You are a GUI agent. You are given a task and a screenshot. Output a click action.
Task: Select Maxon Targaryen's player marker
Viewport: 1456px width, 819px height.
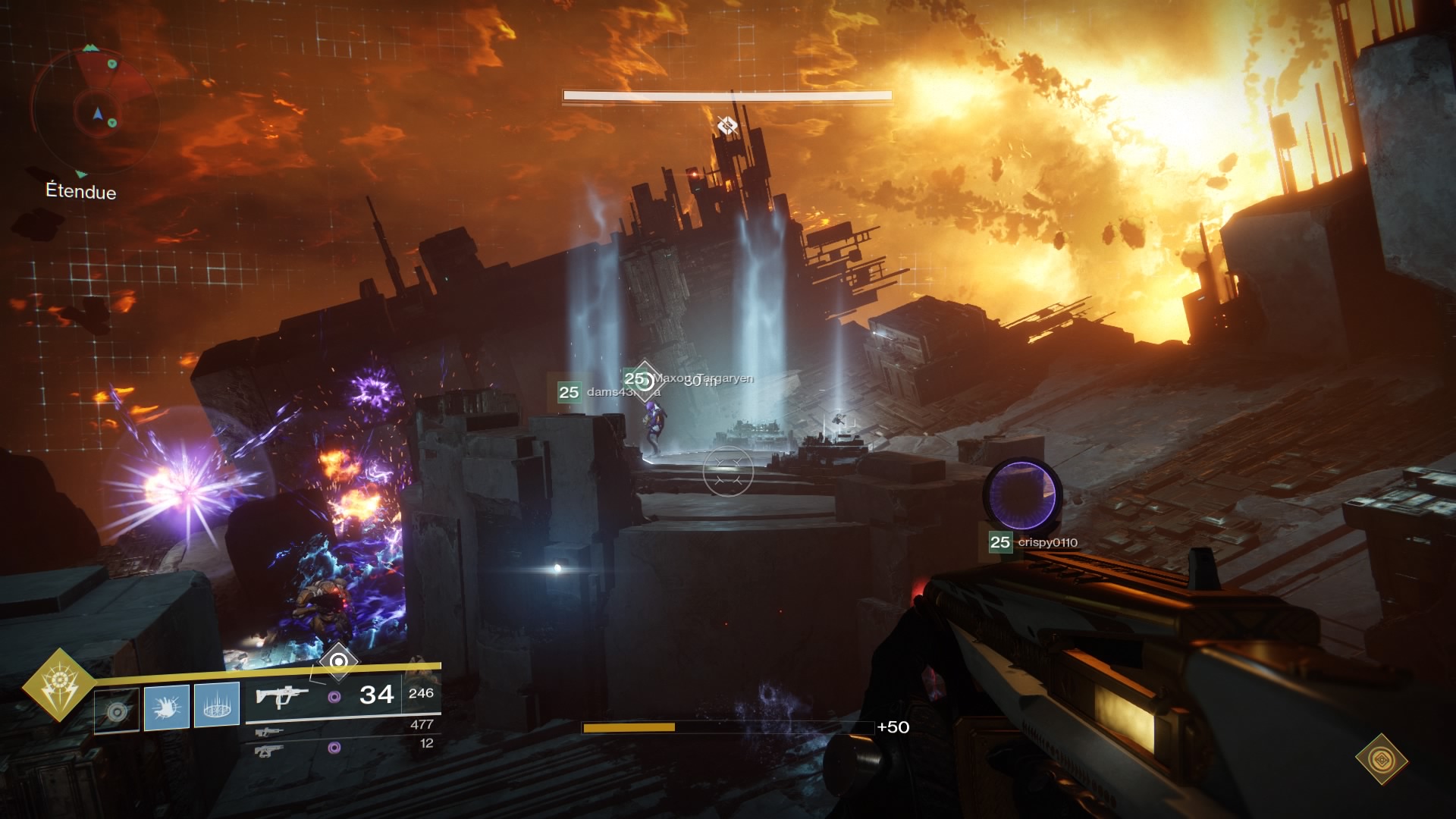pos(644,379)
